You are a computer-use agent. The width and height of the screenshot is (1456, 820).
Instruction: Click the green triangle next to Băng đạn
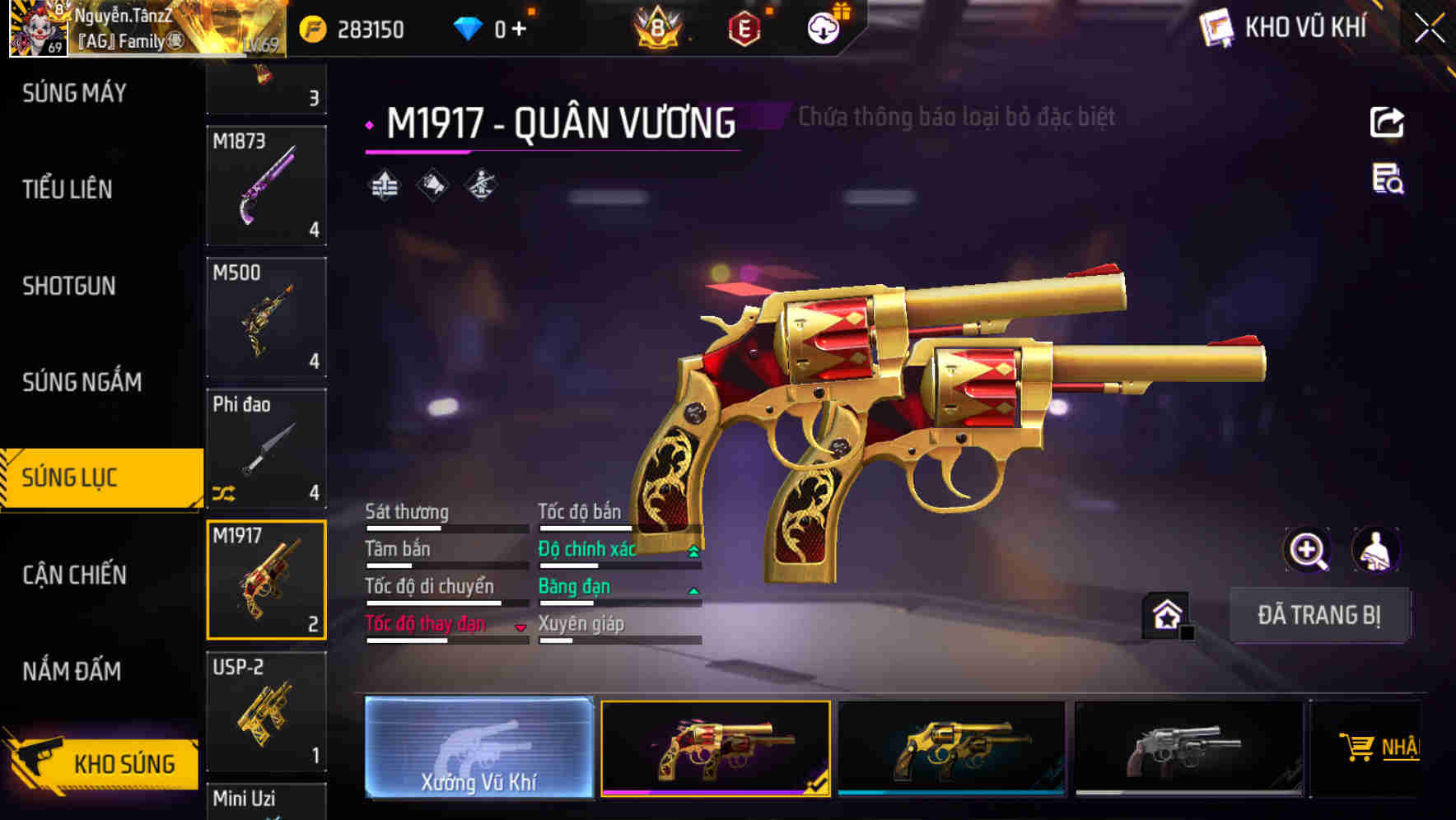point(693,590)
